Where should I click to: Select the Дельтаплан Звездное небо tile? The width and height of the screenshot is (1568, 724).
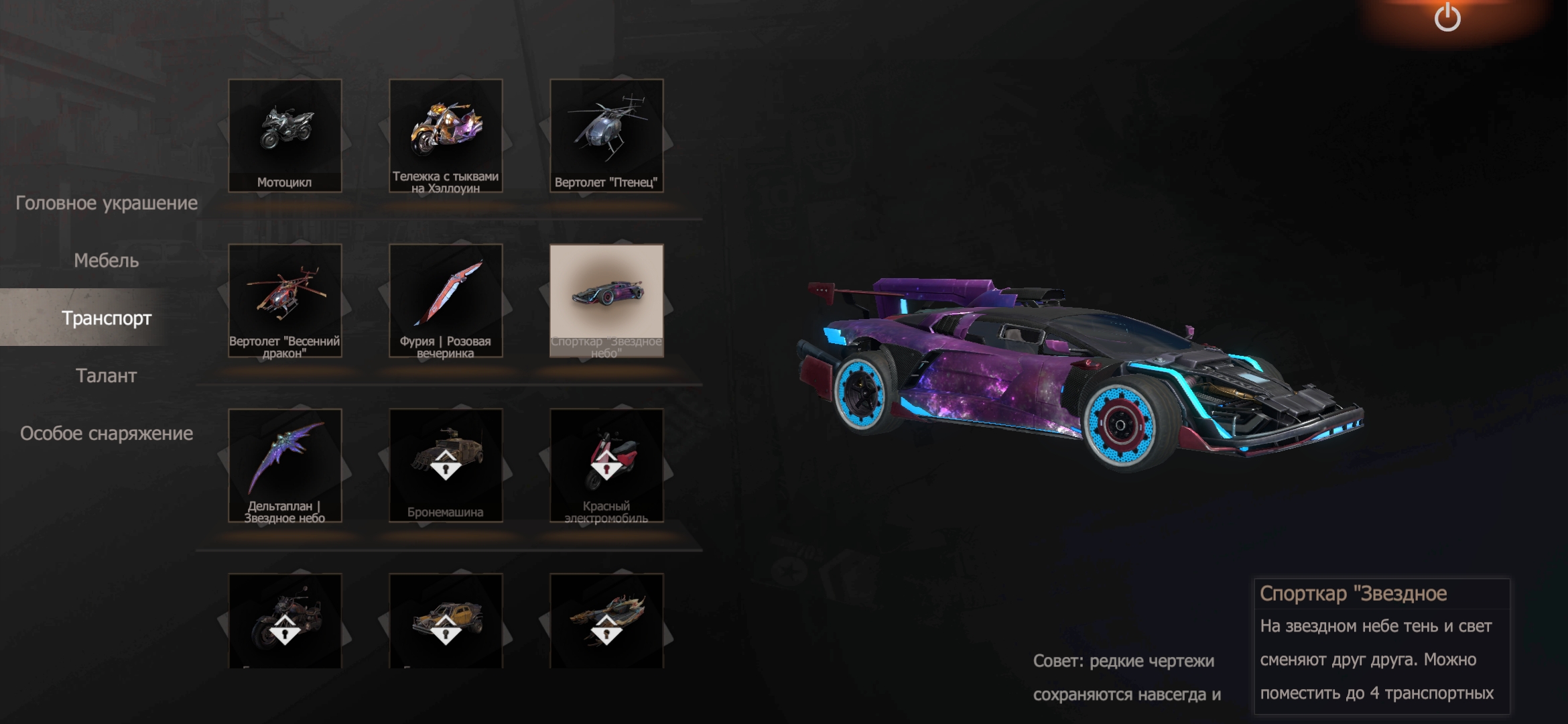point(285,465)
